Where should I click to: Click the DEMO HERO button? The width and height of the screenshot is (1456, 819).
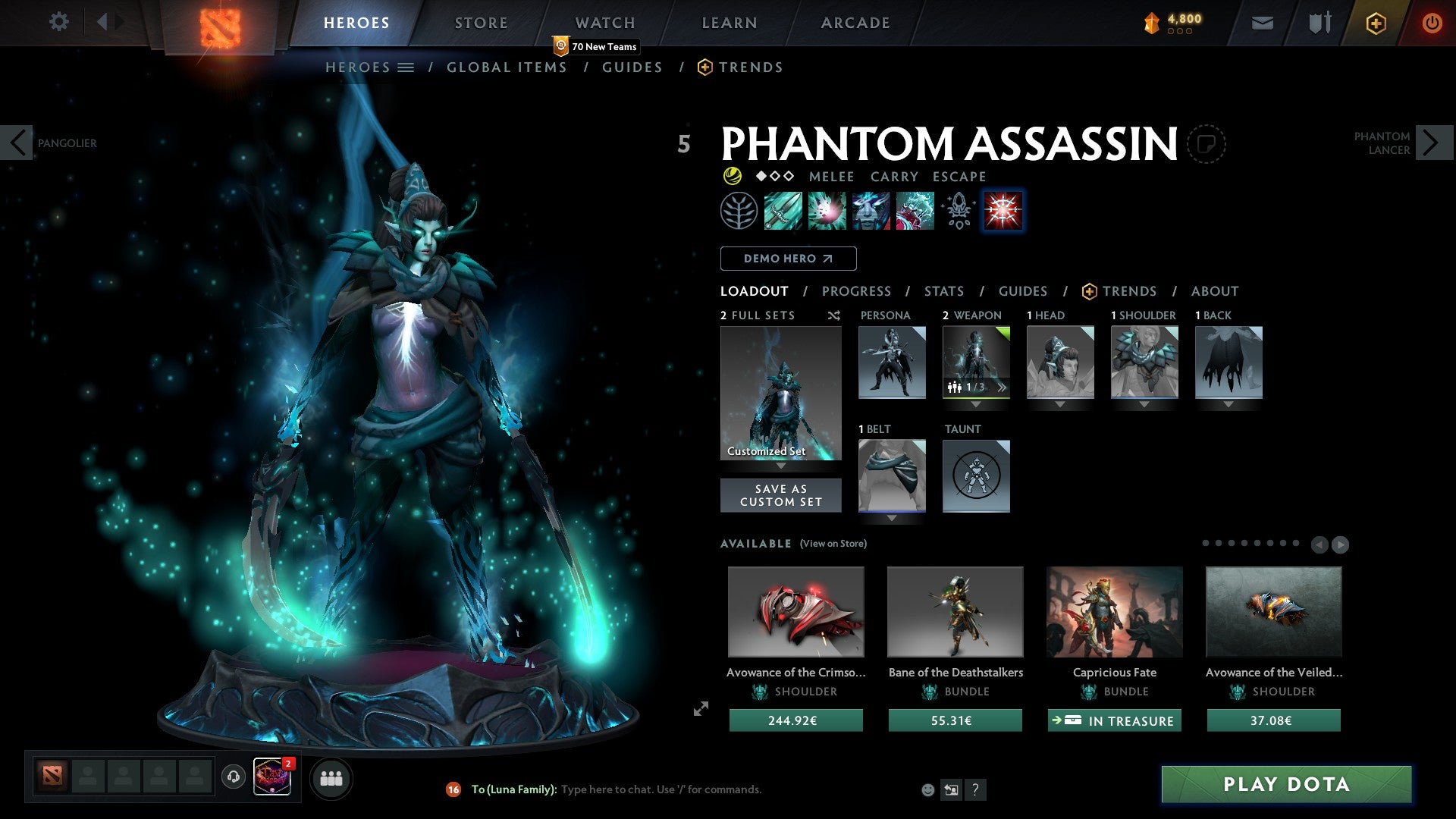point(788,258)
